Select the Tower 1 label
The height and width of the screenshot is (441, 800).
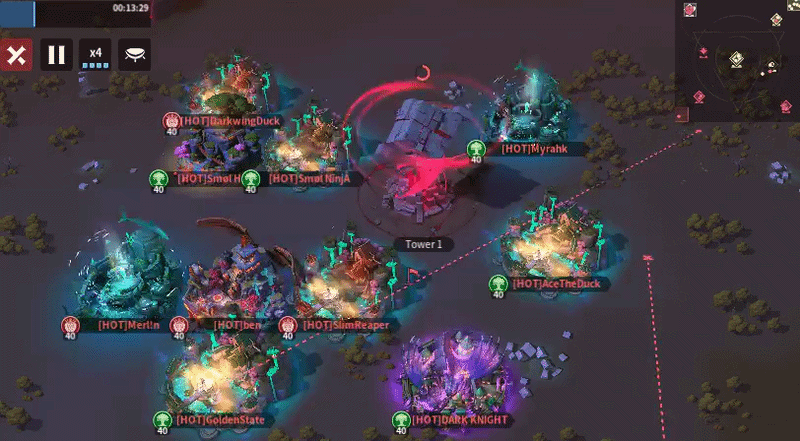pyautogui.click(x=424, y=244)
